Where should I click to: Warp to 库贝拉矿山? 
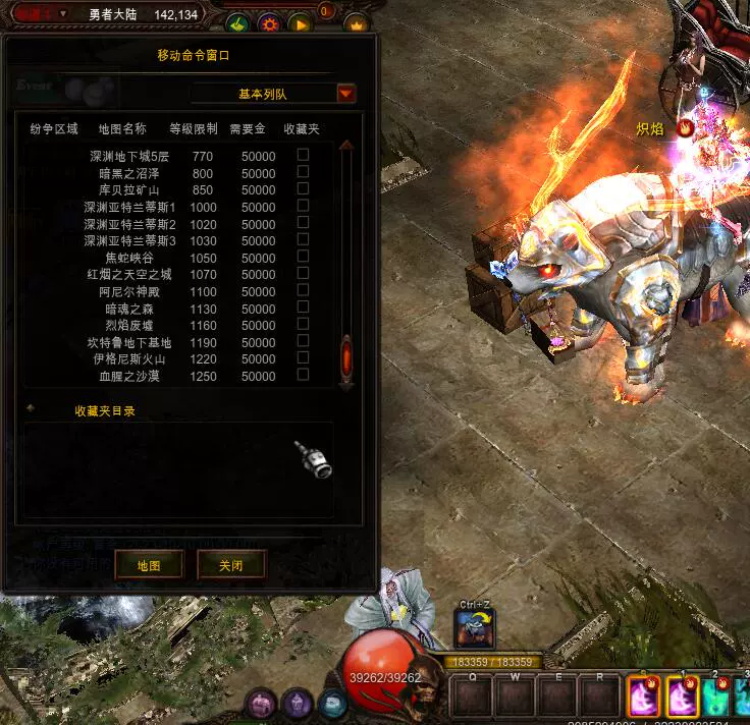(129, 190)
